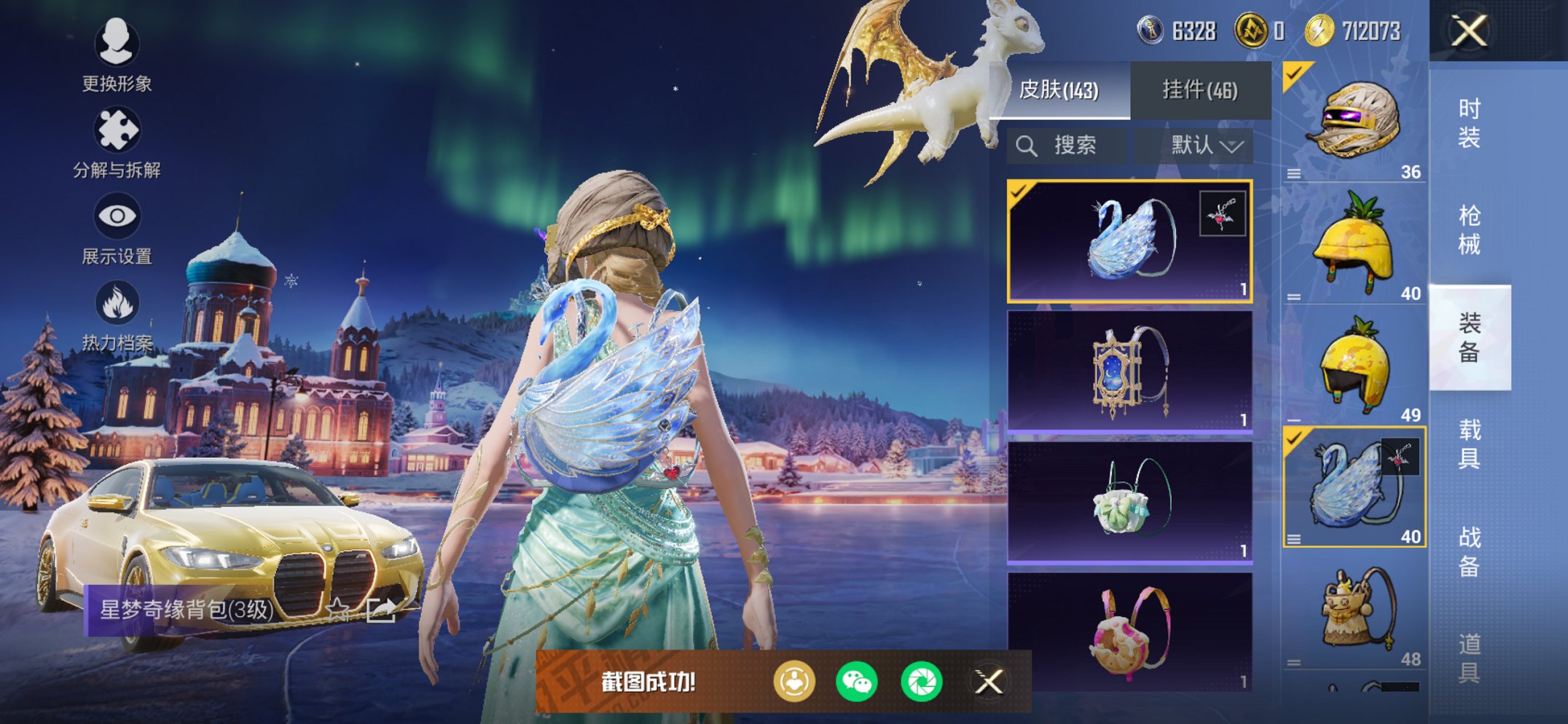Switch to the 枪械 firearms category
1568x724 pixels.
[x=1469, y=230]
